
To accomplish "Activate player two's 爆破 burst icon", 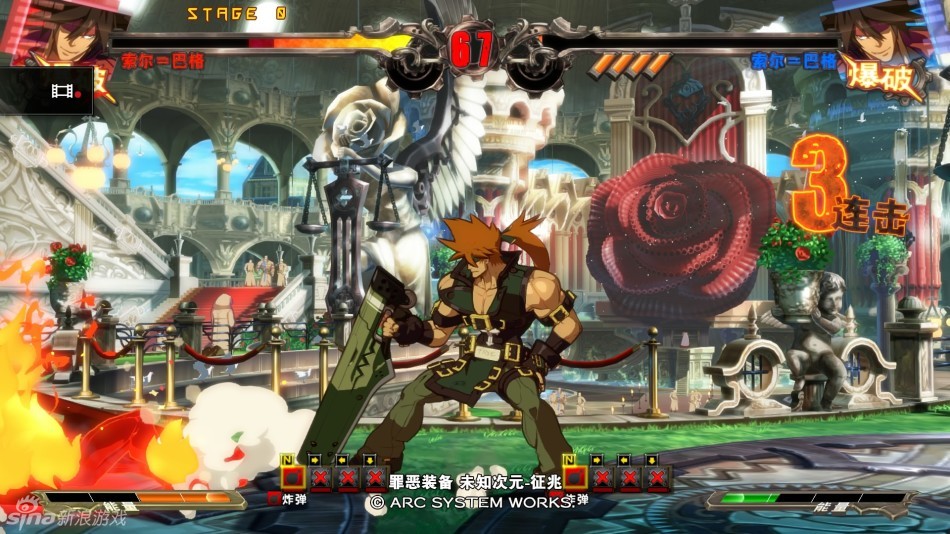I will (883, 78).
